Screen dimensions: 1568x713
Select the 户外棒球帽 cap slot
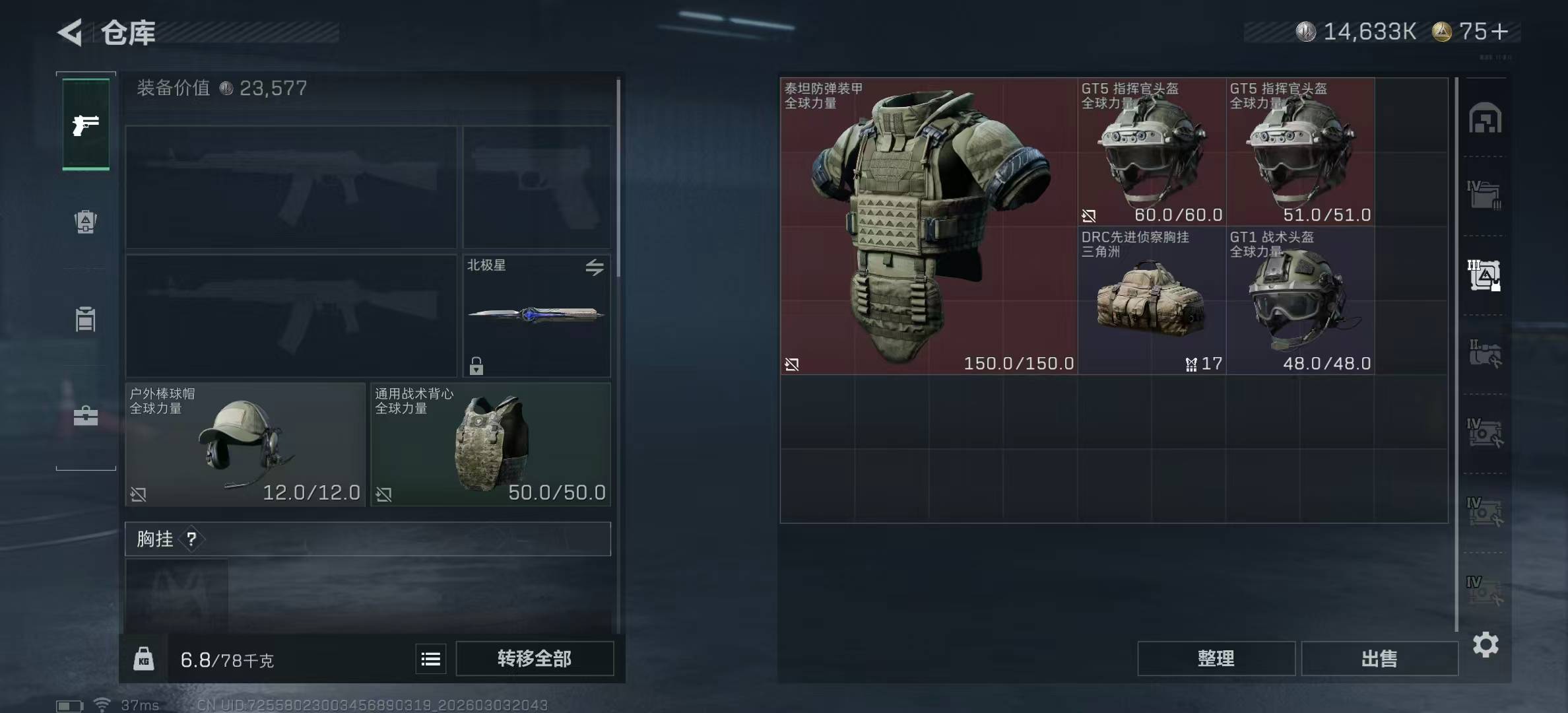click(x=245, y=444)
